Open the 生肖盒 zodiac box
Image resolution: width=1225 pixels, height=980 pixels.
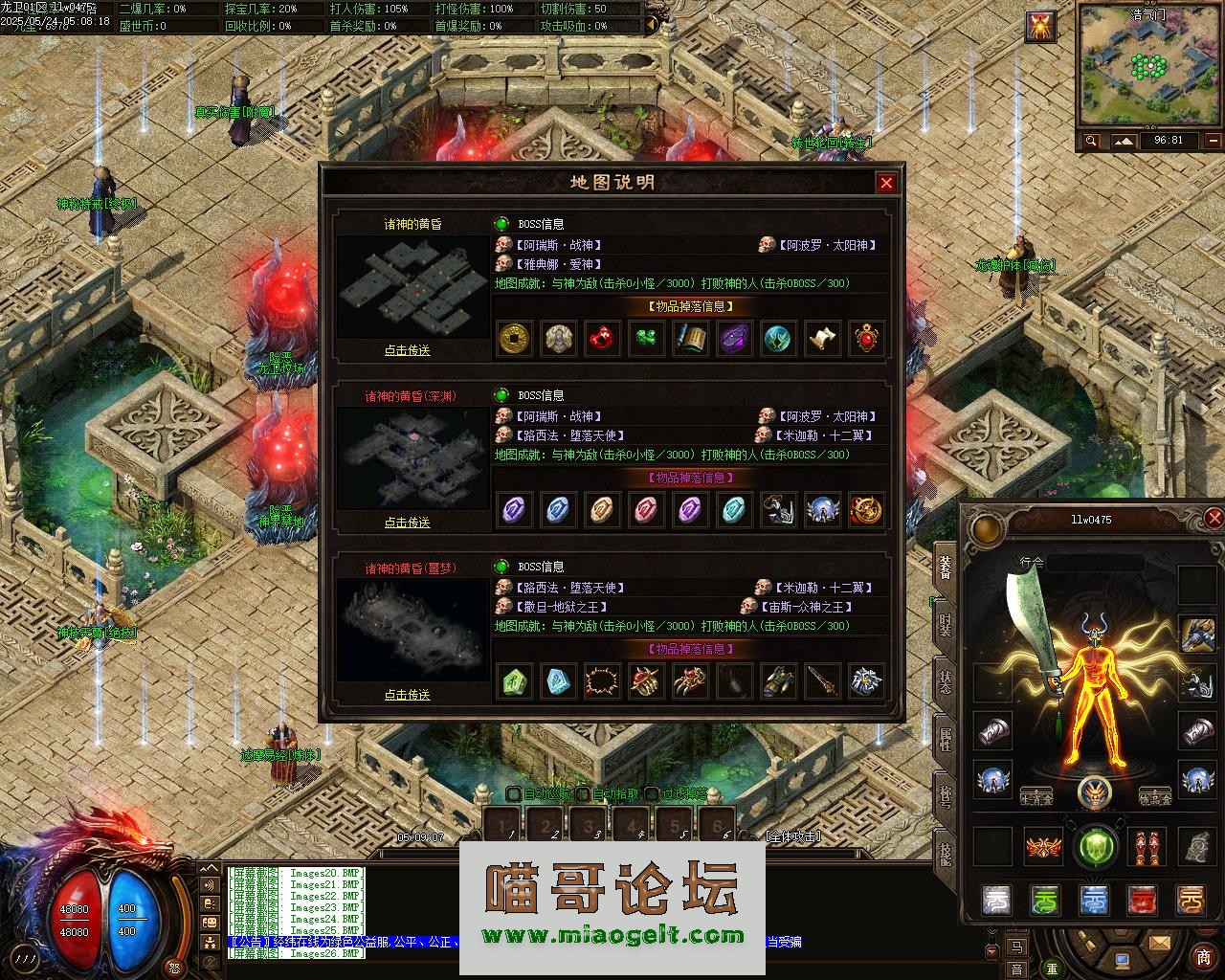tap(1036, 797)
